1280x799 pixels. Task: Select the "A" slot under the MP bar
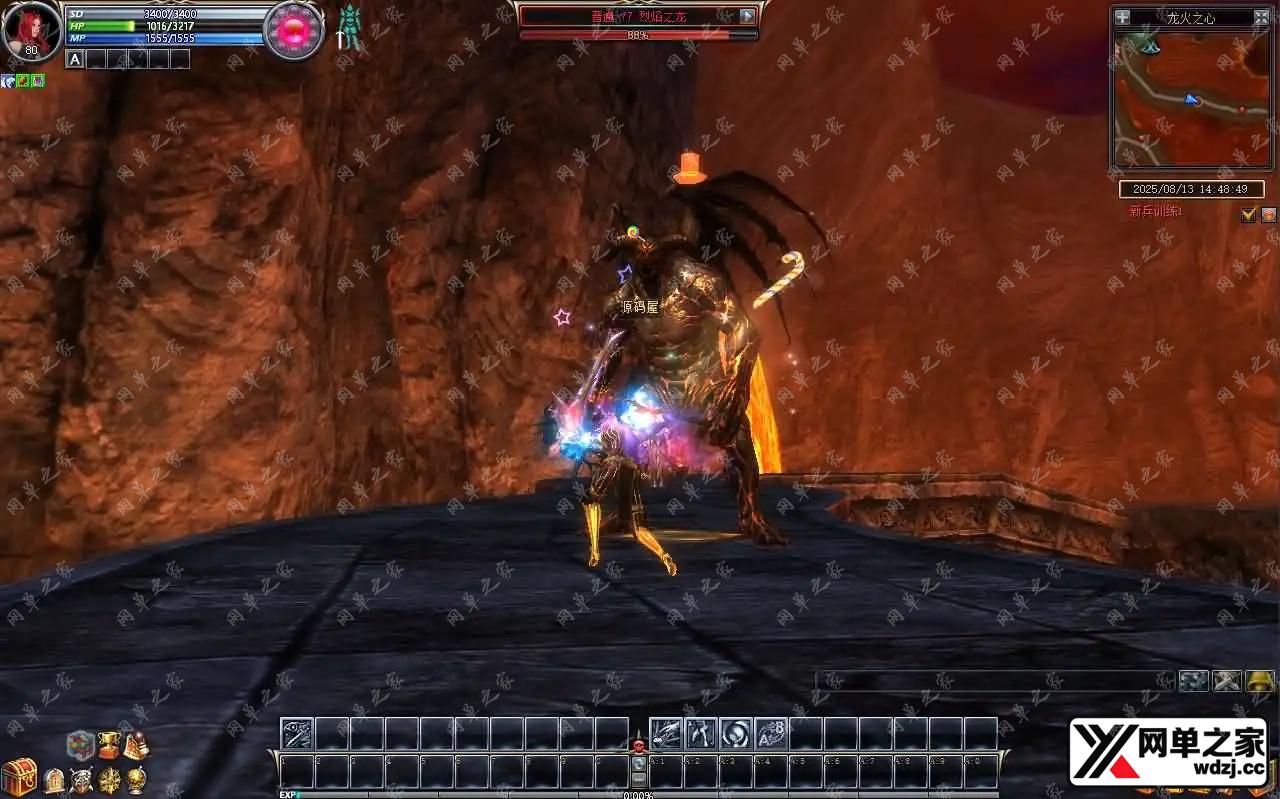tap(75, 59)
